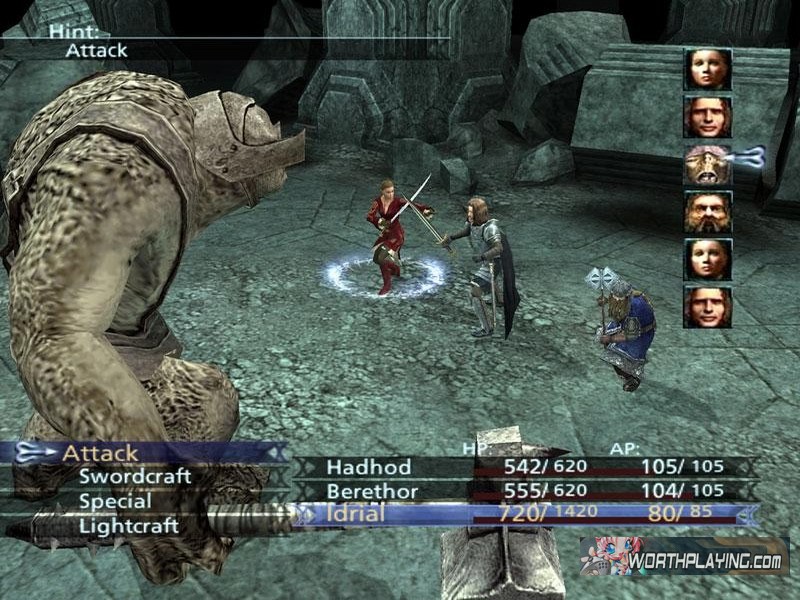Image resolution: width=800 pixels, height=600 pixels.
Task: Click the troll portrait in the turn queue
Action: click(x=707, y=164)
